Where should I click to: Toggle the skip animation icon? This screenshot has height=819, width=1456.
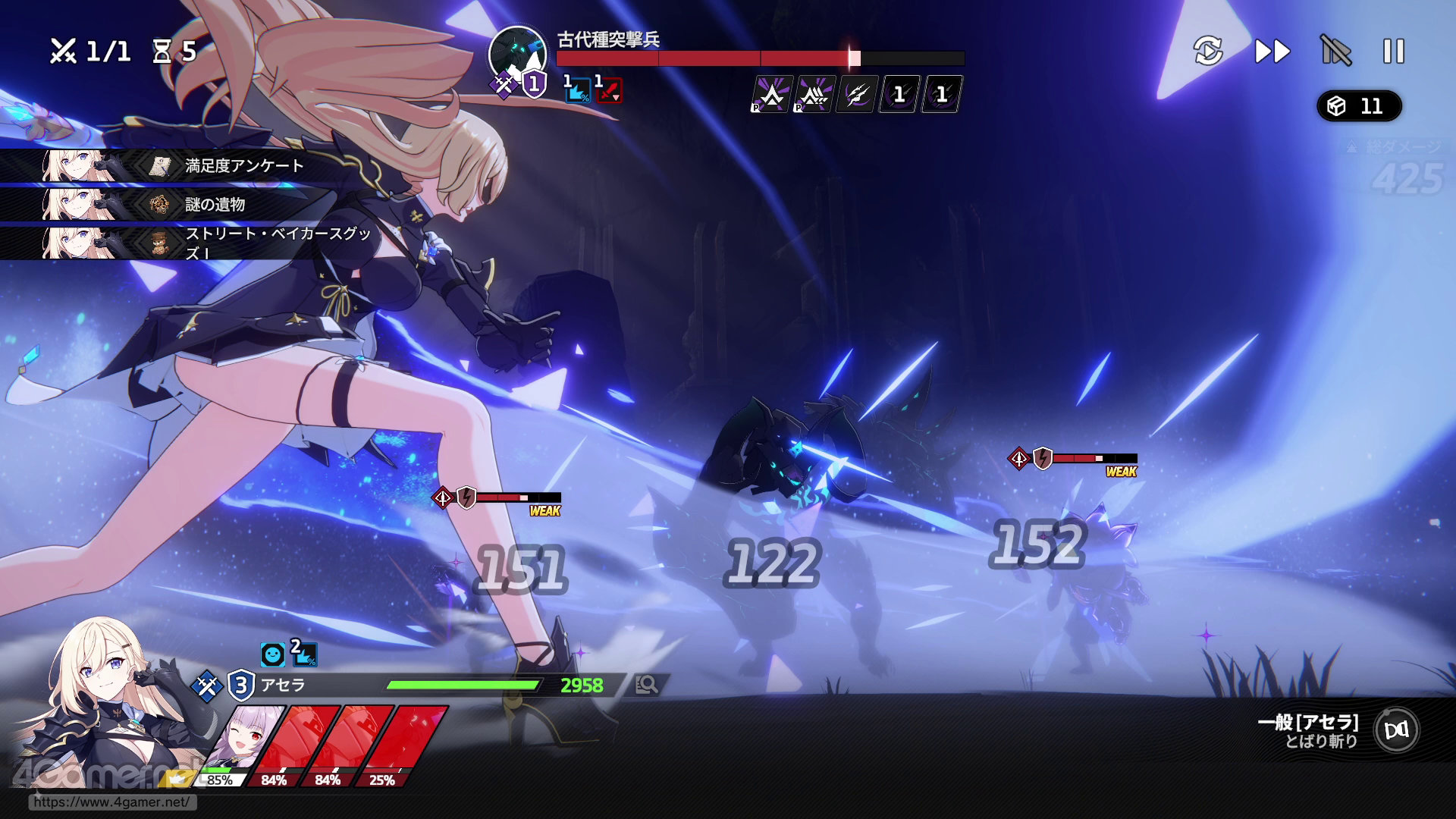pos(1335,52)
